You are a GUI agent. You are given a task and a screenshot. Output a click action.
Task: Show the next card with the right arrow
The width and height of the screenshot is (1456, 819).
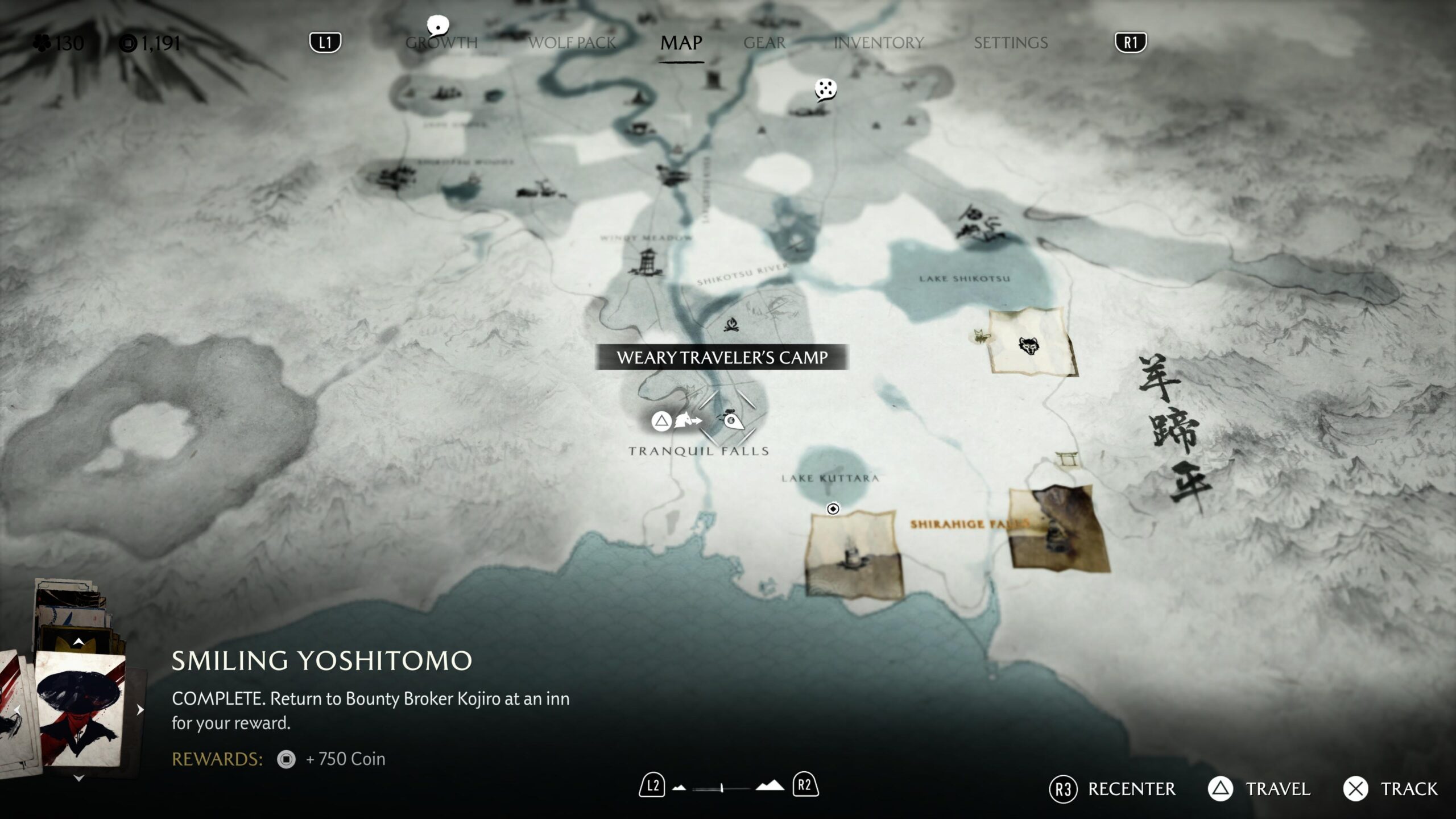coord(140,709)
